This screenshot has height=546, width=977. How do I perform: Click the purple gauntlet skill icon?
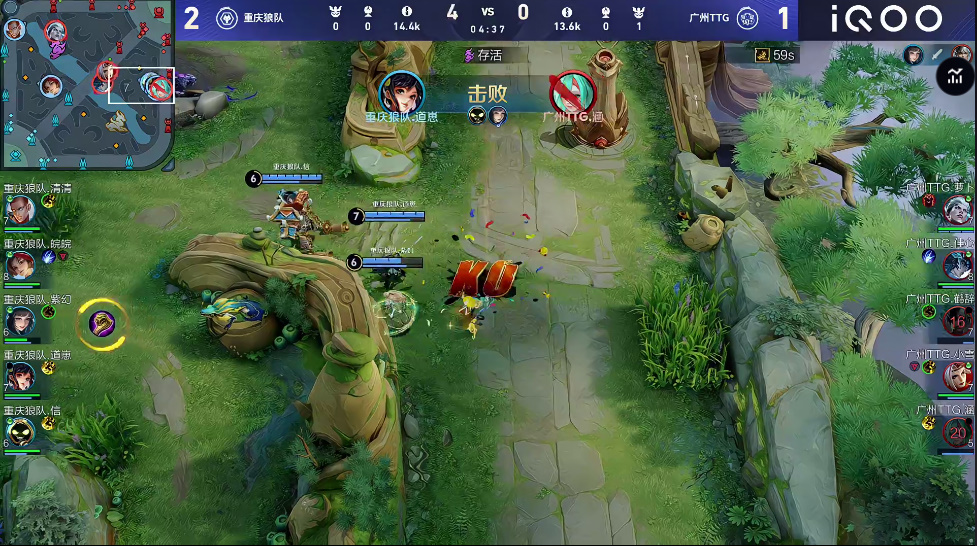point(101,322)
